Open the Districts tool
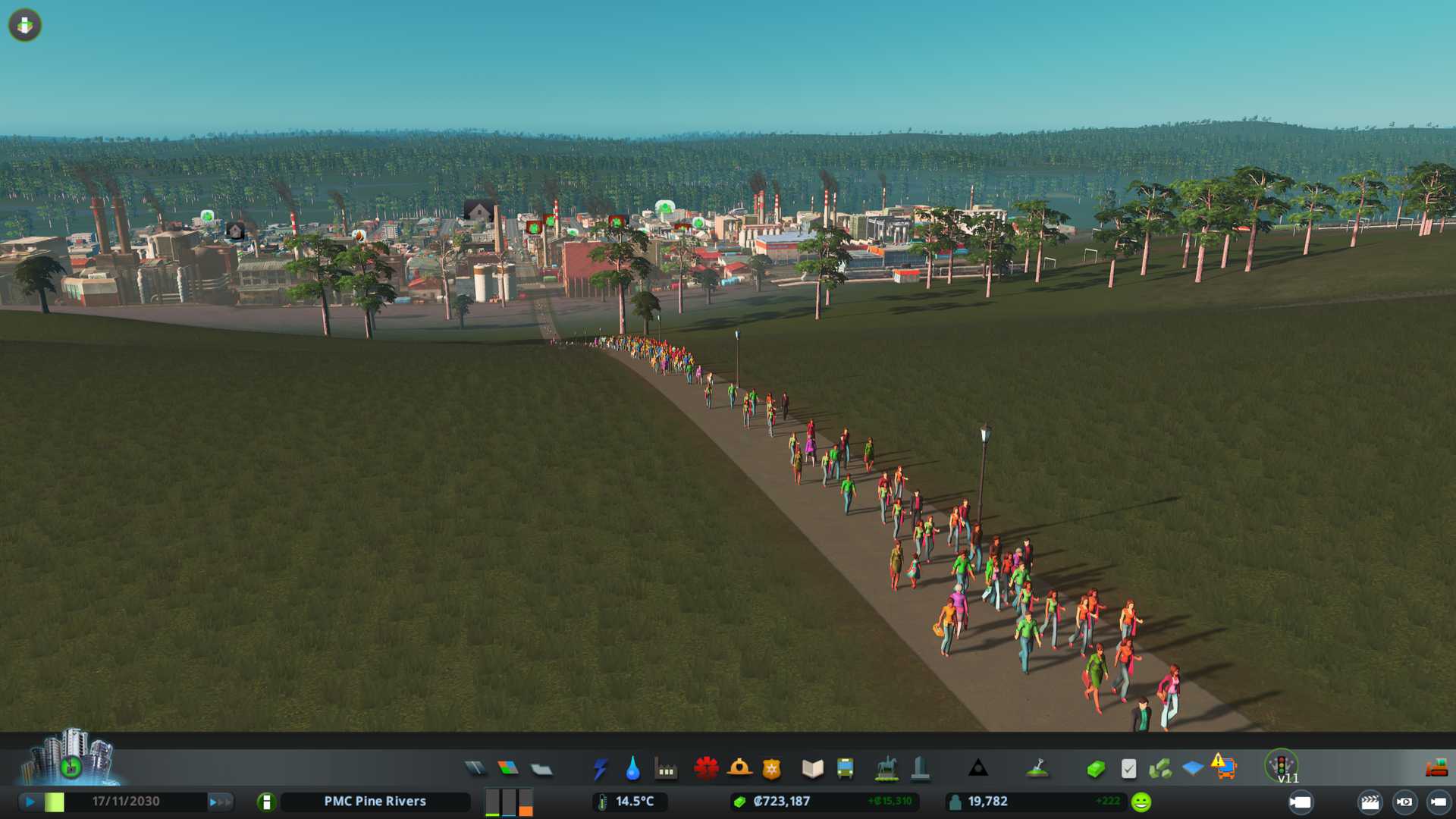The height and width of the screenshot is (819, 1456). coord(541,769)
